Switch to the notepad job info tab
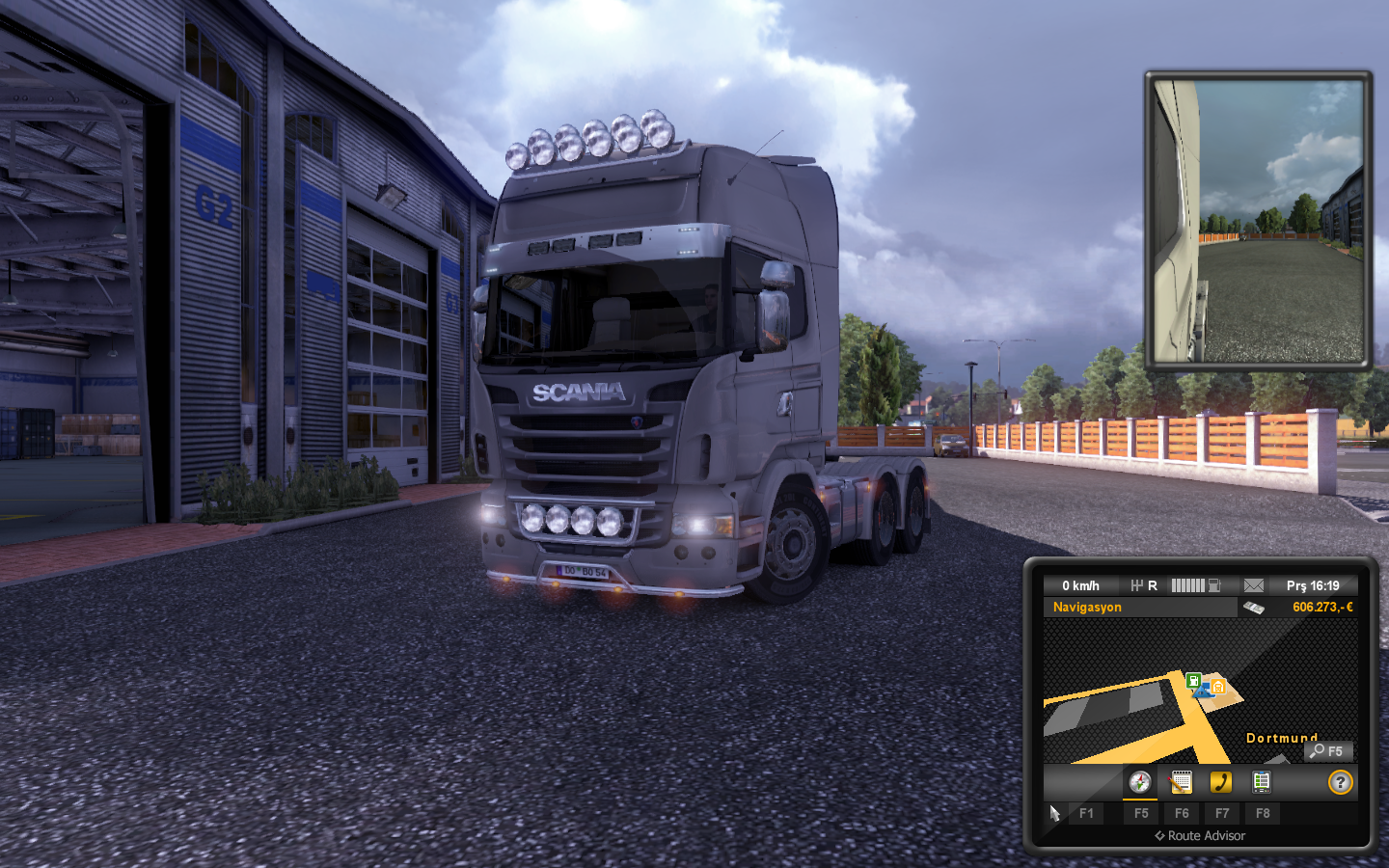This screenshot has height=868, width=1389. tap(1181, 782)
